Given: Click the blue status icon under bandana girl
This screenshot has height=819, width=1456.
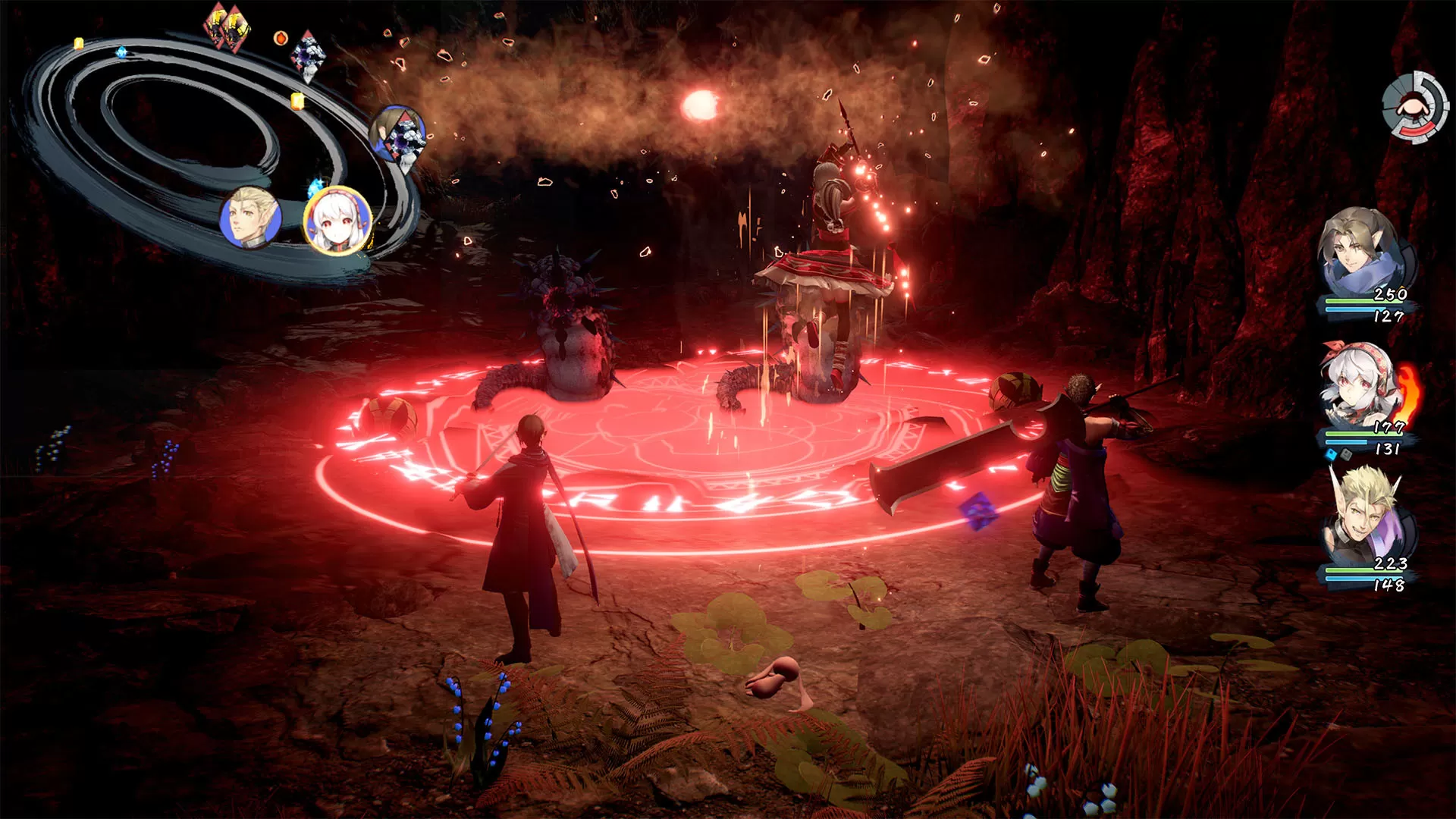Looking at the screenshot, I should (1331, 454).
